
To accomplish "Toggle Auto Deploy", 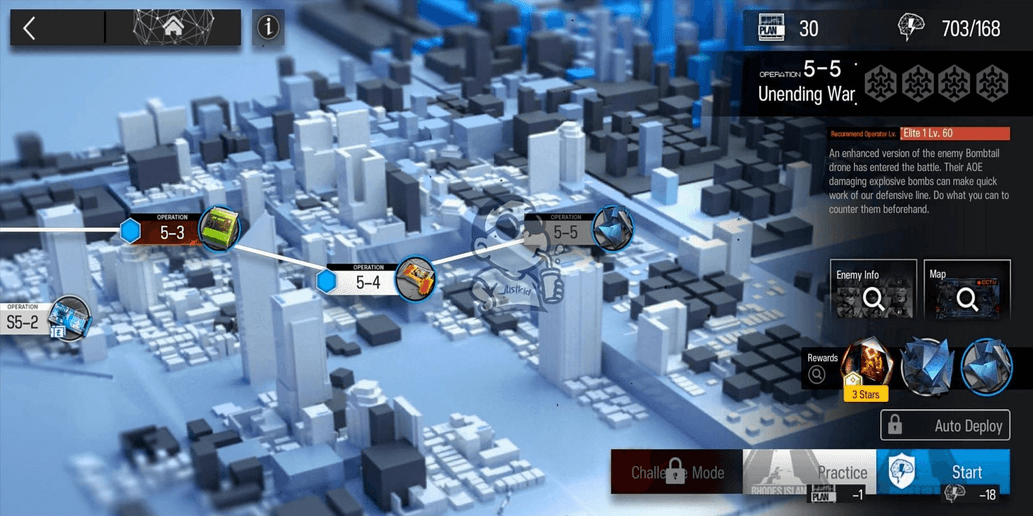I will (x=945, y=425).
